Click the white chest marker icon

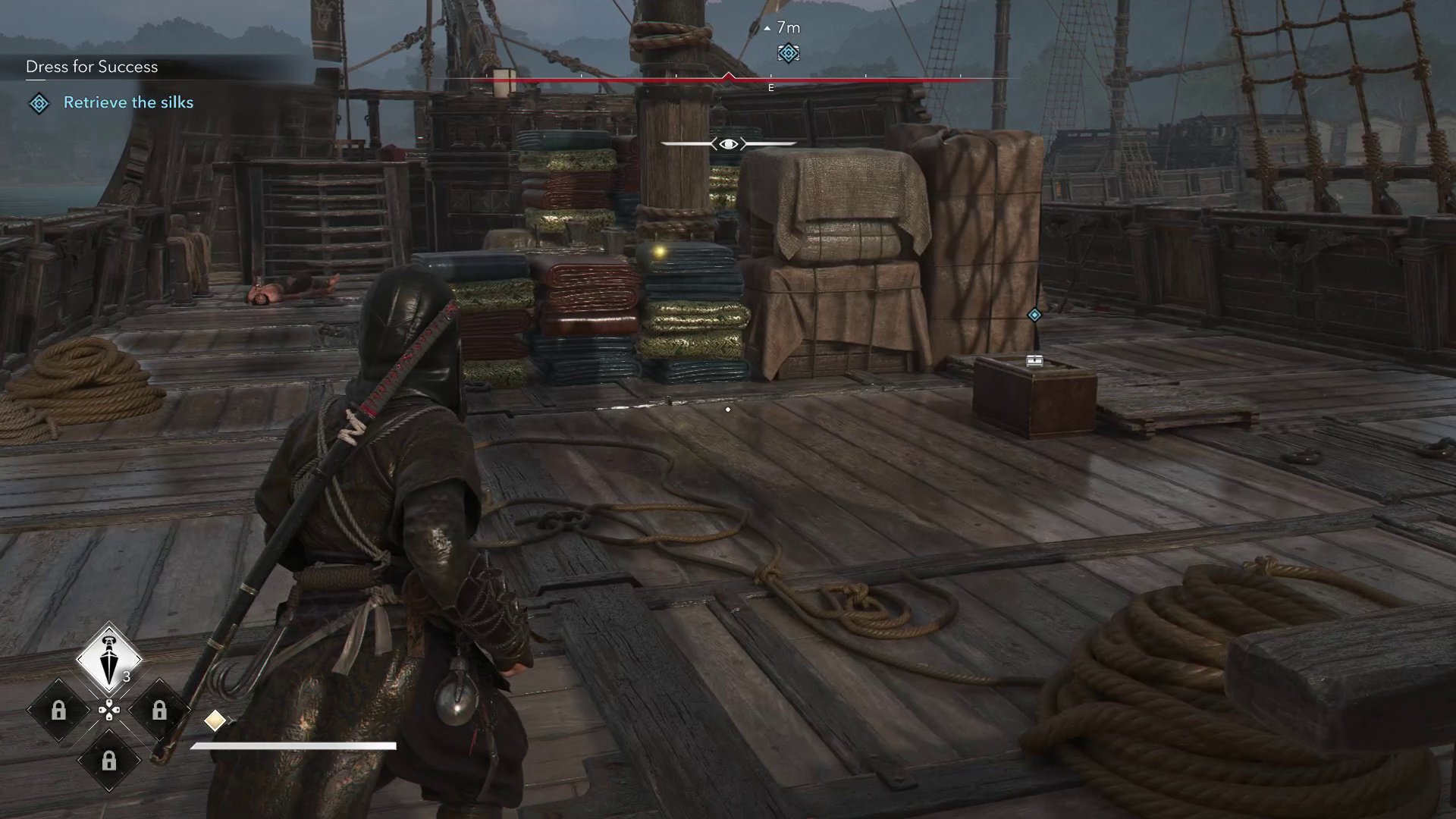pos(1034,361)
